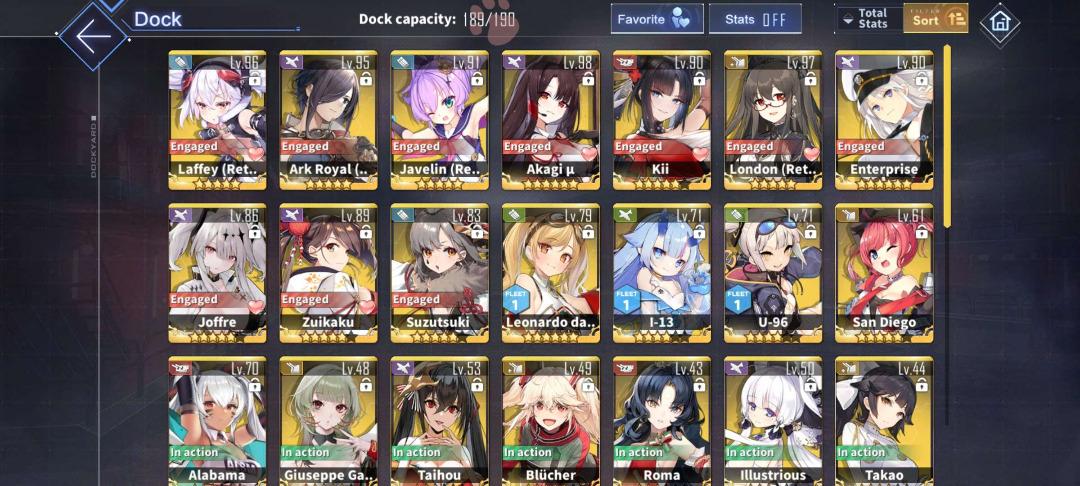Open the Sort filter options

coord(935,19)
